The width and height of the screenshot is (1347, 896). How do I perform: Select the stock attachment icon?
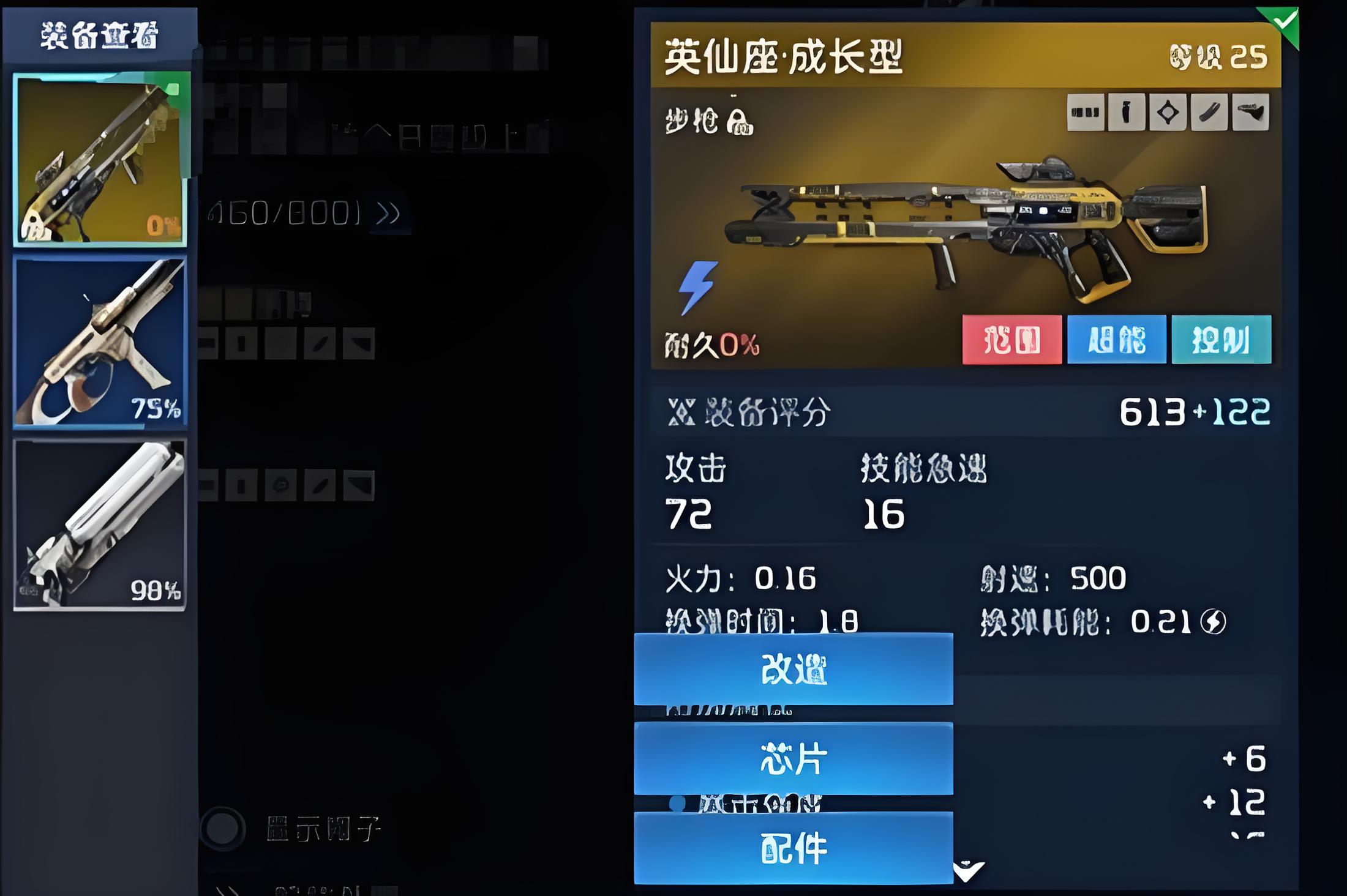[1250, 113]
